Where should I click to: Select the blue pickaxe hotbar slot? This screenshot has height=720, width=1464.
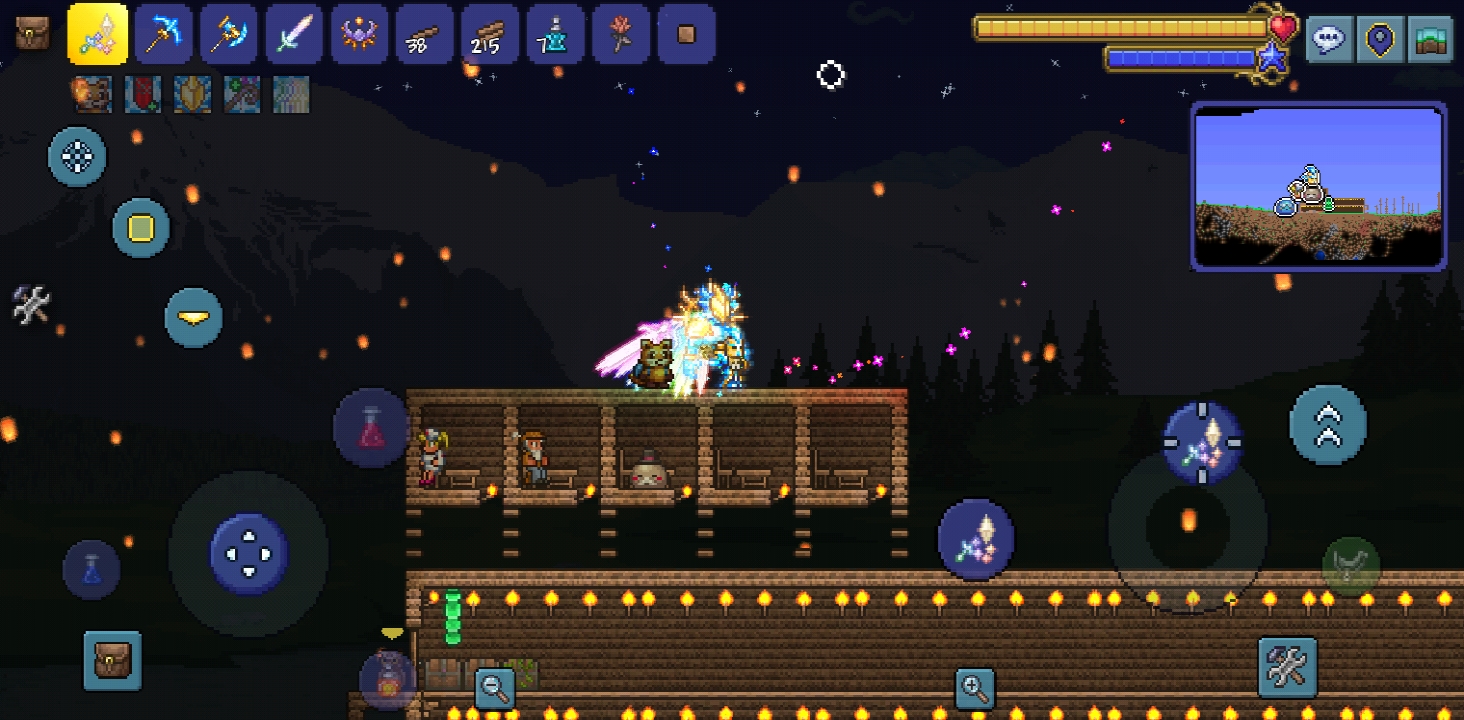pyautogui.click(x=163, y=34)
